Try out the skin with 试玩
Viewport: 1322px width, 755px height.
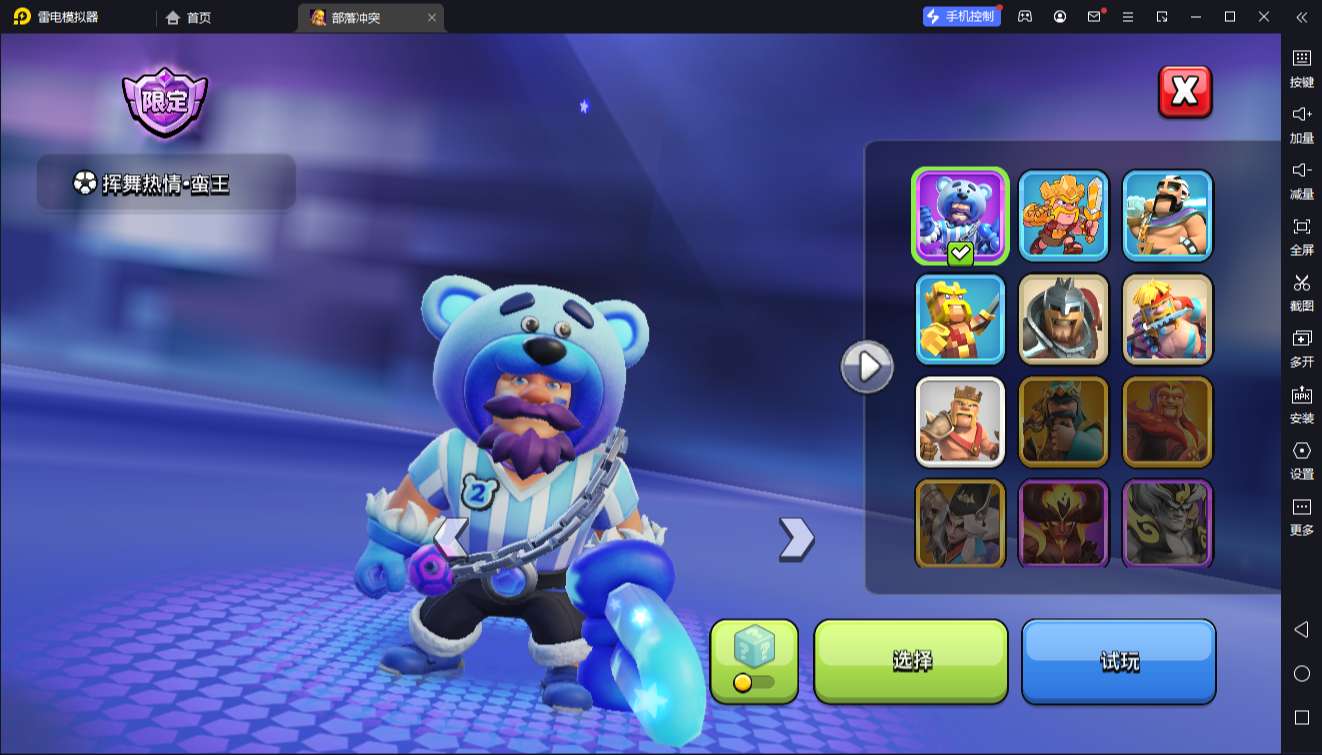pos(1118,661)
